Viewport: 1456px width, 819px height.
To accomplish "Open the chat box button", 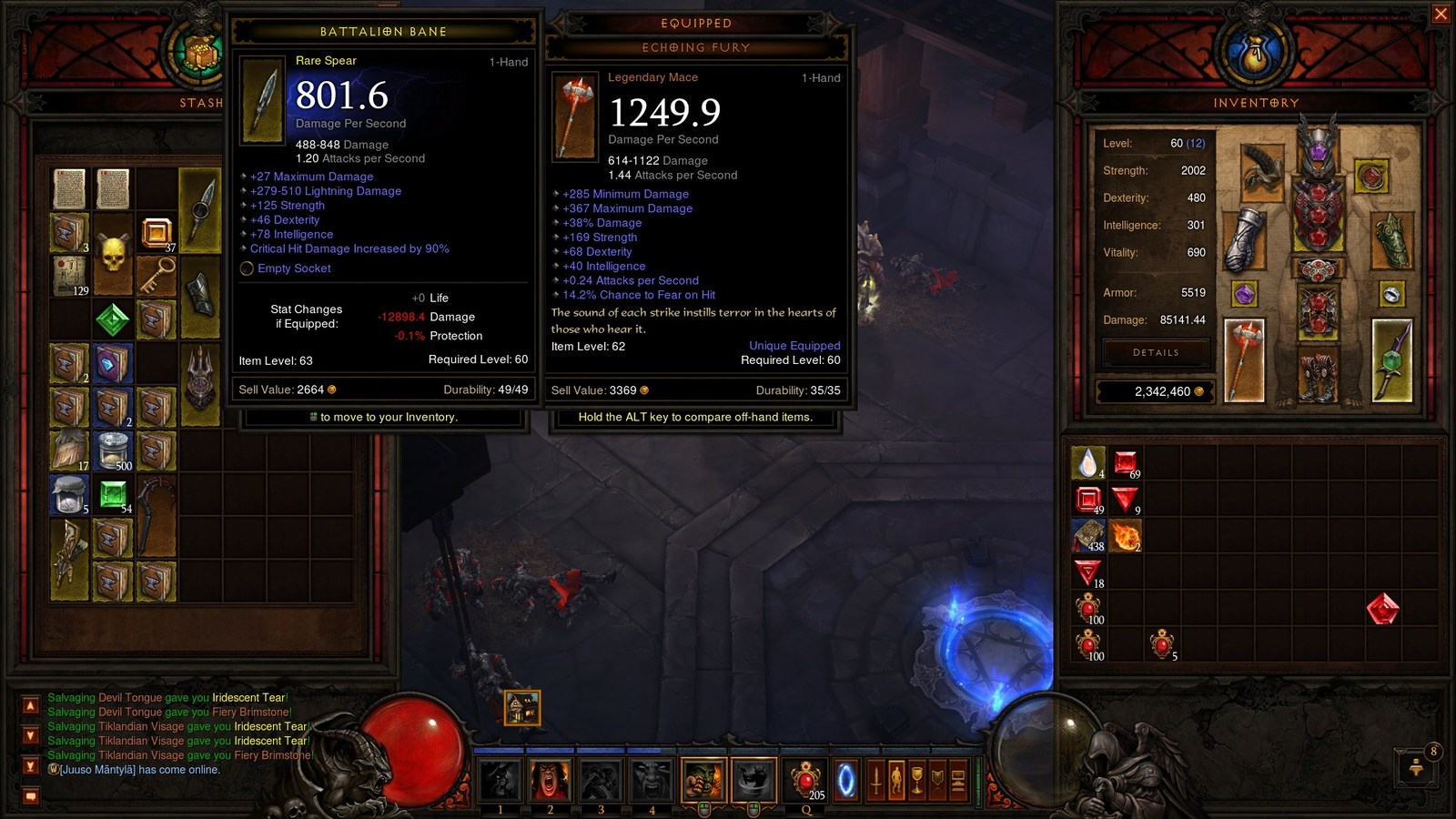I will coord(30,796).
